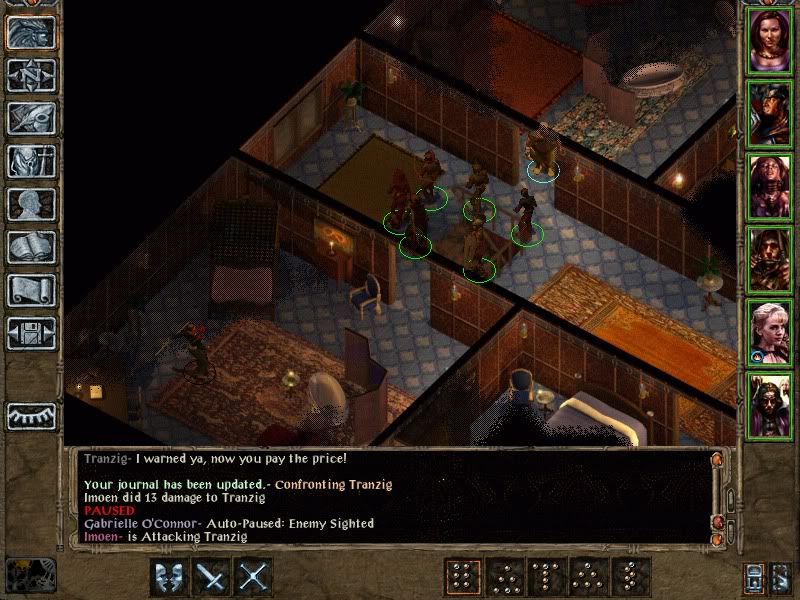Click the message log's scroll-up arrow

click(716, 461)
